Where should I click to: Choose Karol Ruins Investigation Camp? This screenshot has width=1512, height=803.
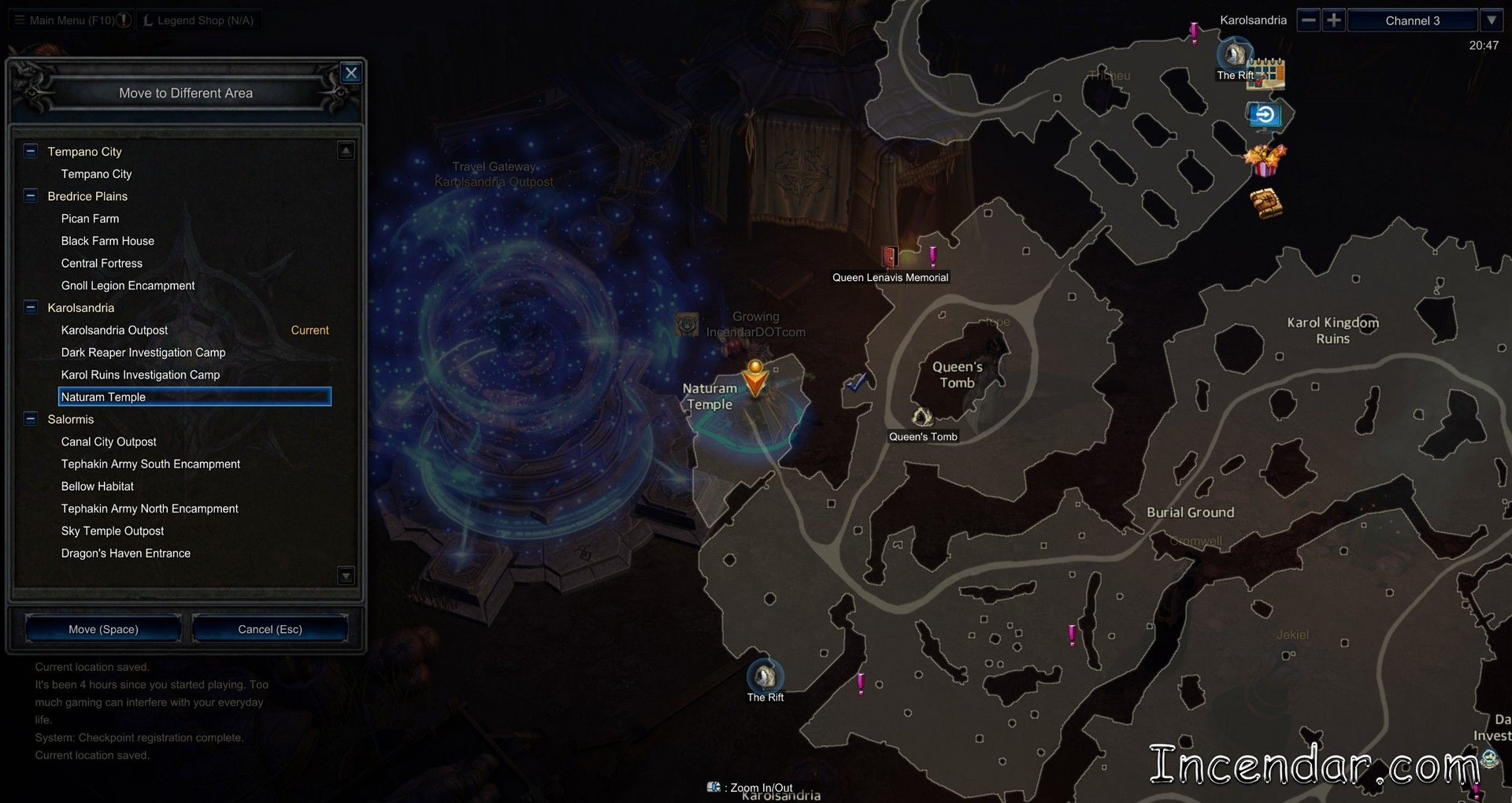(x=140, y=375)
